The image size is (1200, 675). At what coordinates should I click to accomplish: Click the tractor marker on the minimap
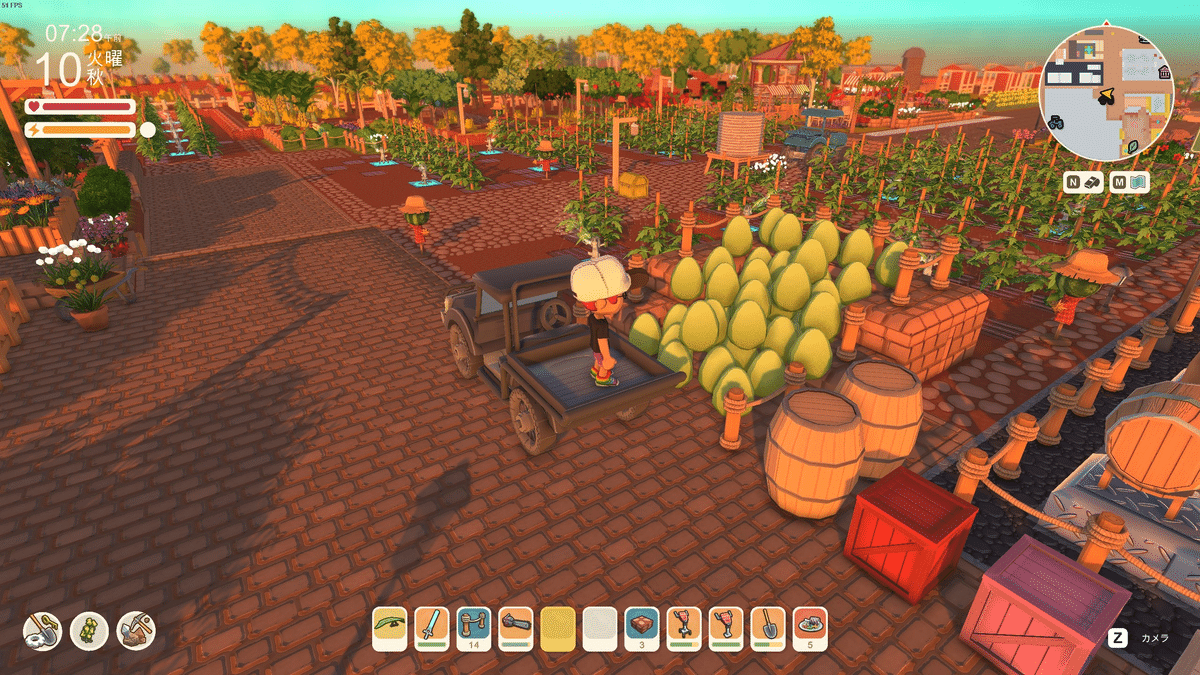pyautogui.click(x=1056, y=122)
